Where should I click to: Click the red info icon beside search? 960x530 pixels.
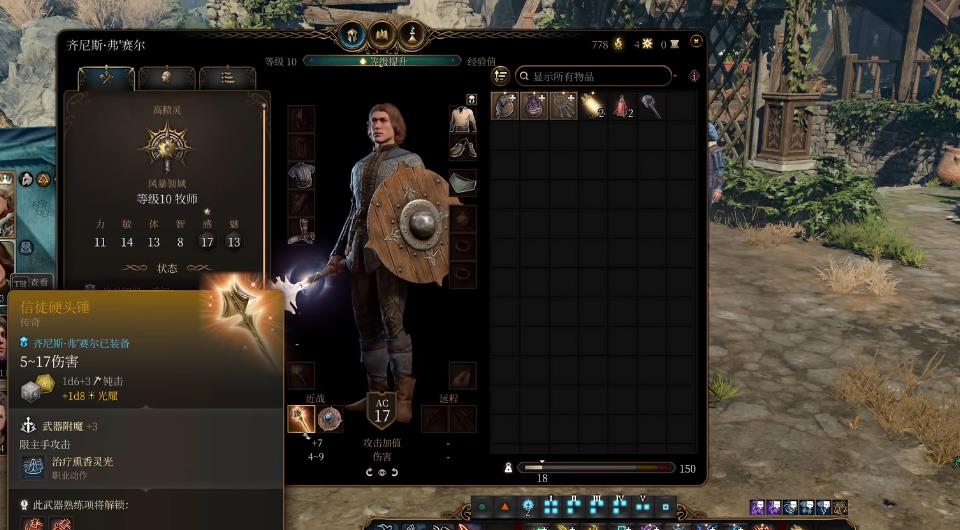pyautogui.click(x=694, y=76)
